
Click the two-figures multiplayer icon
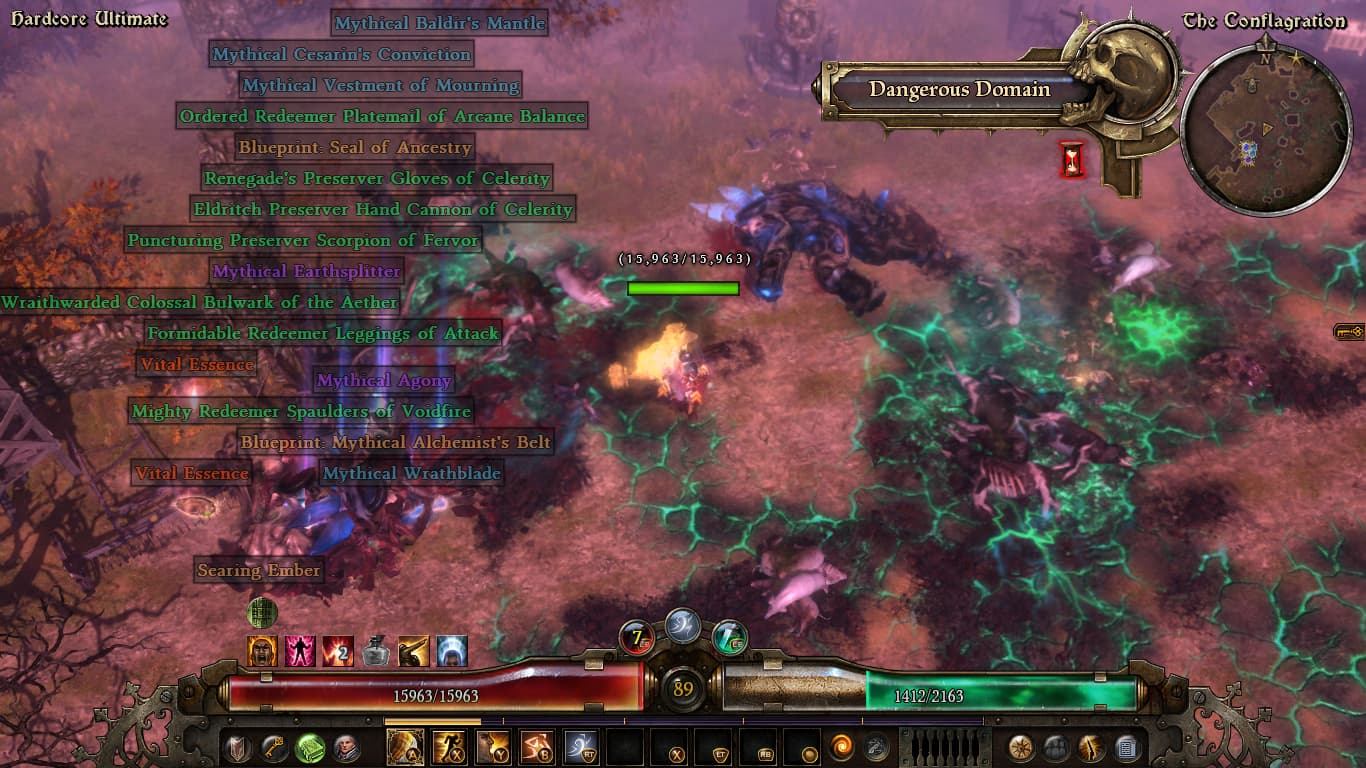click(x=1056, y=748)
